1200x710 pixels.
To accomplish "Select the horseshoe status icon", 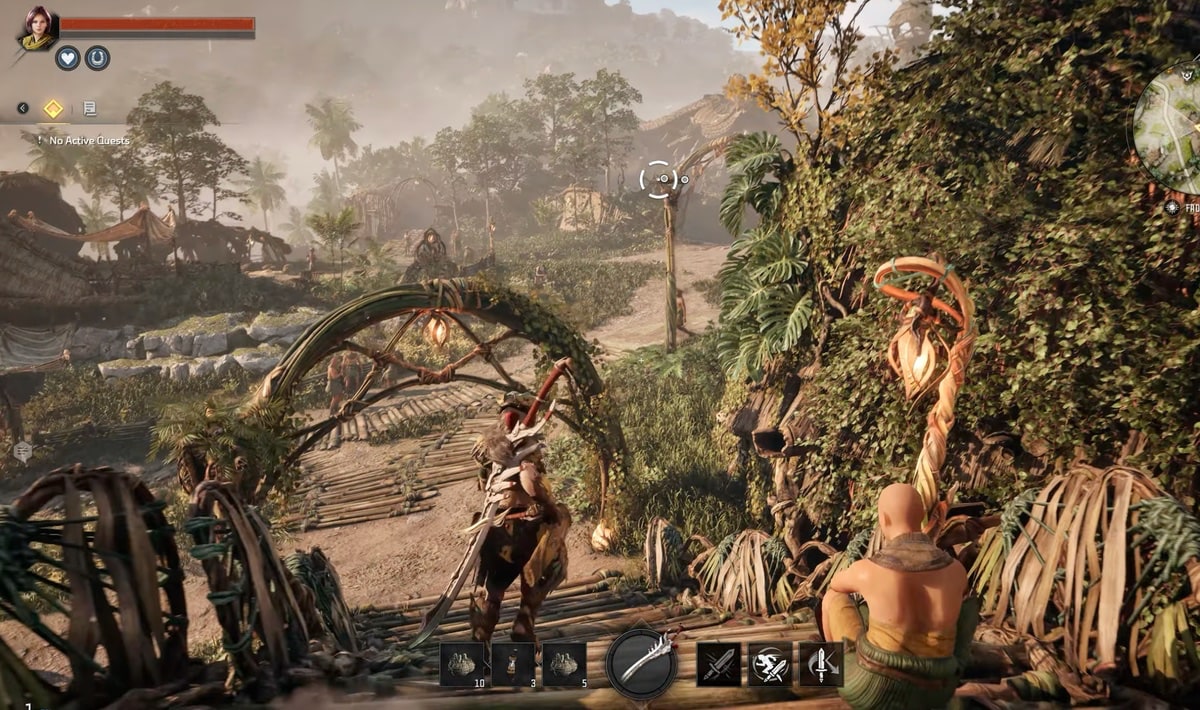I will [97, 58].
